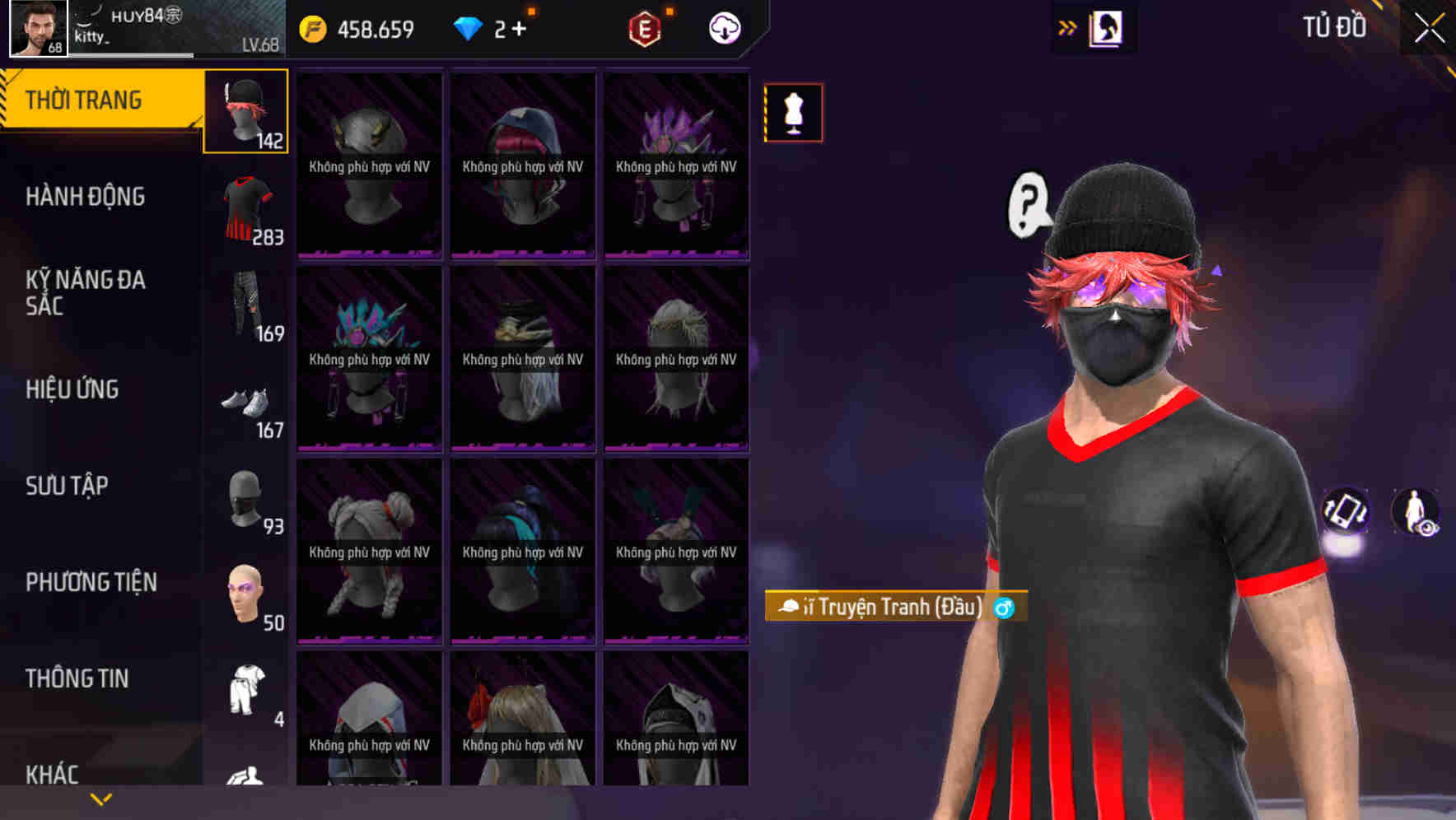Image resolution: width=1456 pixels, height=820 pixels.
Task: Select the pants category with 169 items
Action: point(245,305)
